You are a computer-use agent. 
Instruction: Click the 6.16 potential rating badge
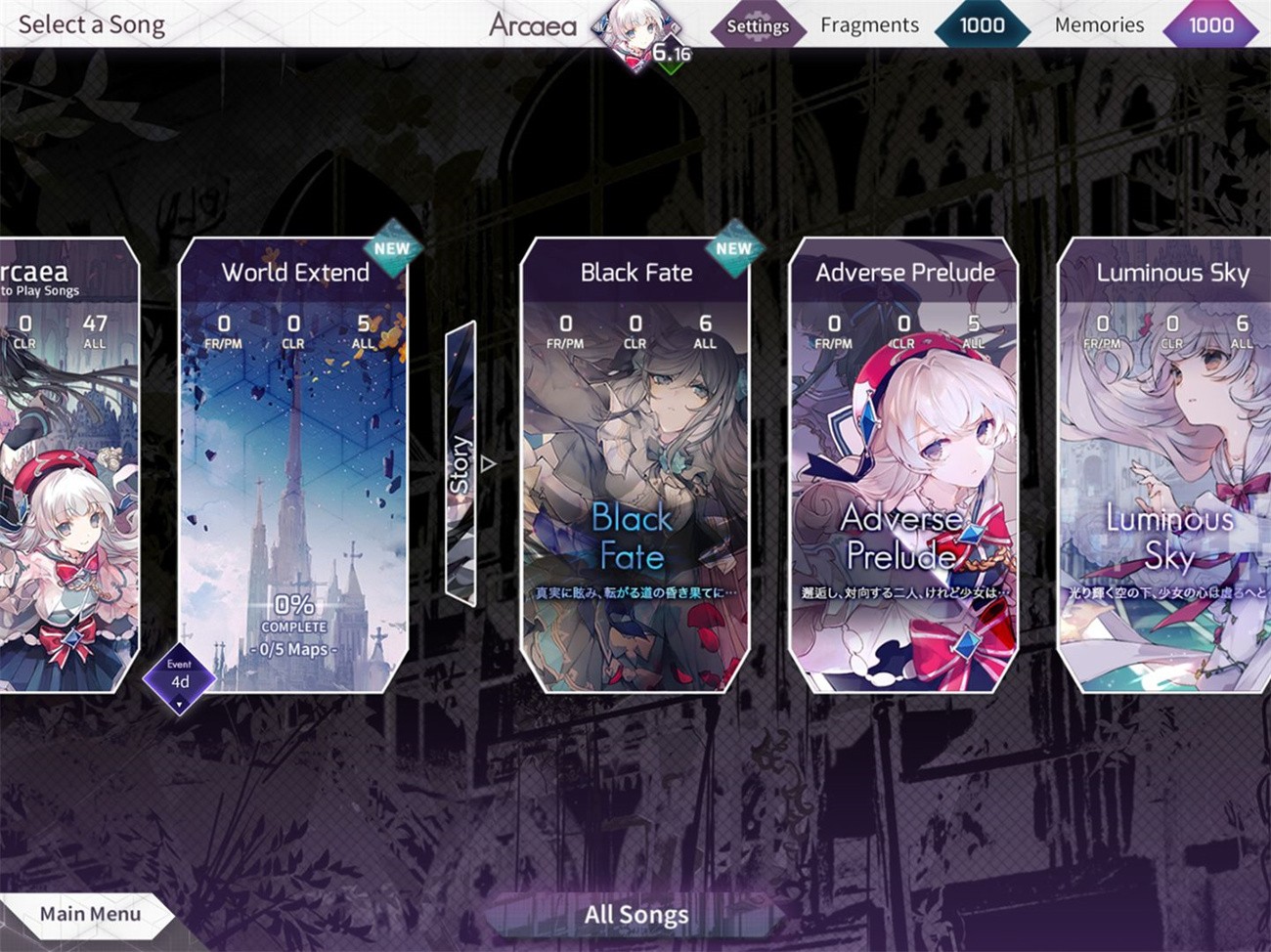(x=670, y=54)
